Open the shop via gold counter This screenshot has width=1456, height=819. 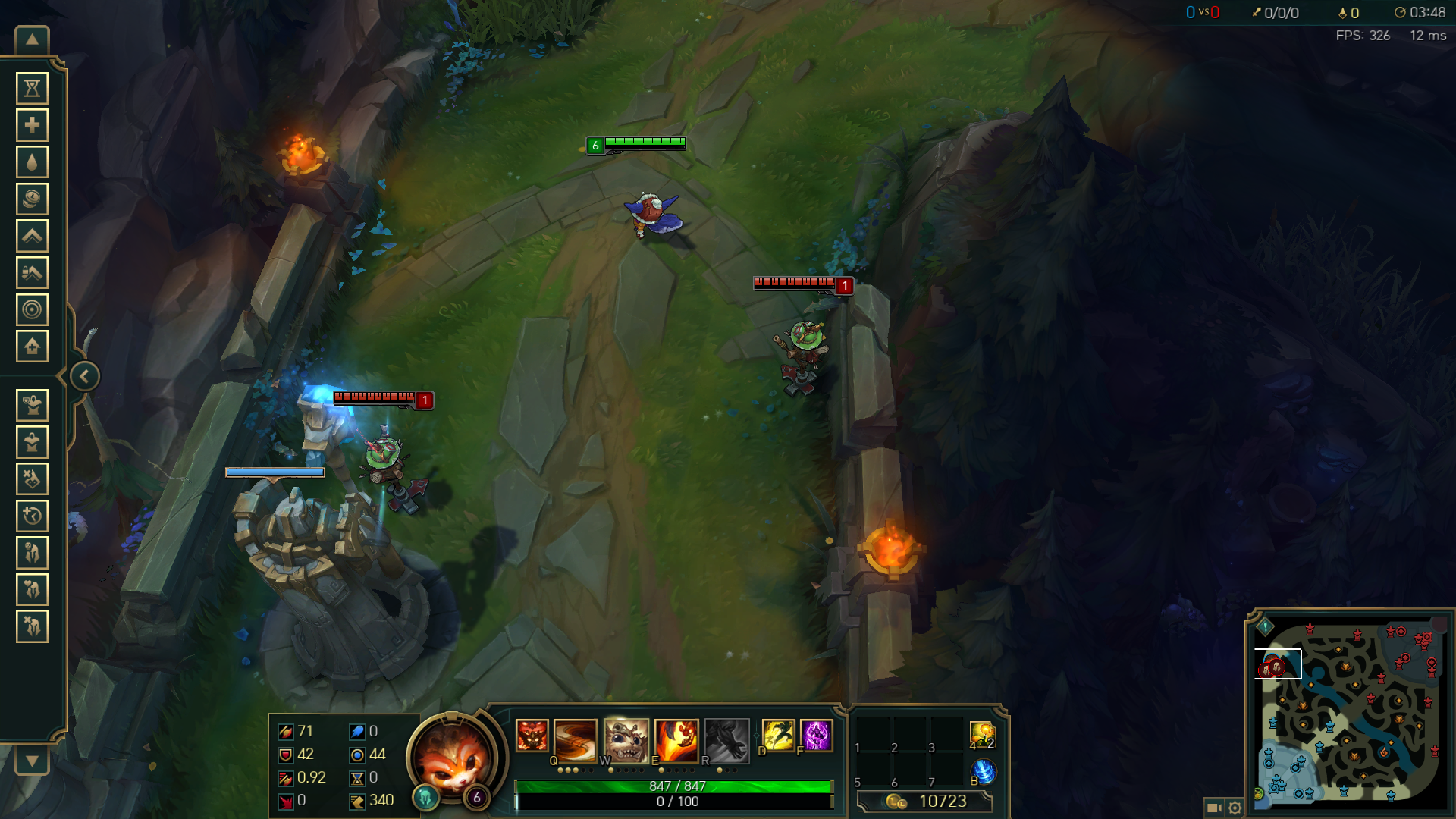pyautogui.click(x=925, y=802)
